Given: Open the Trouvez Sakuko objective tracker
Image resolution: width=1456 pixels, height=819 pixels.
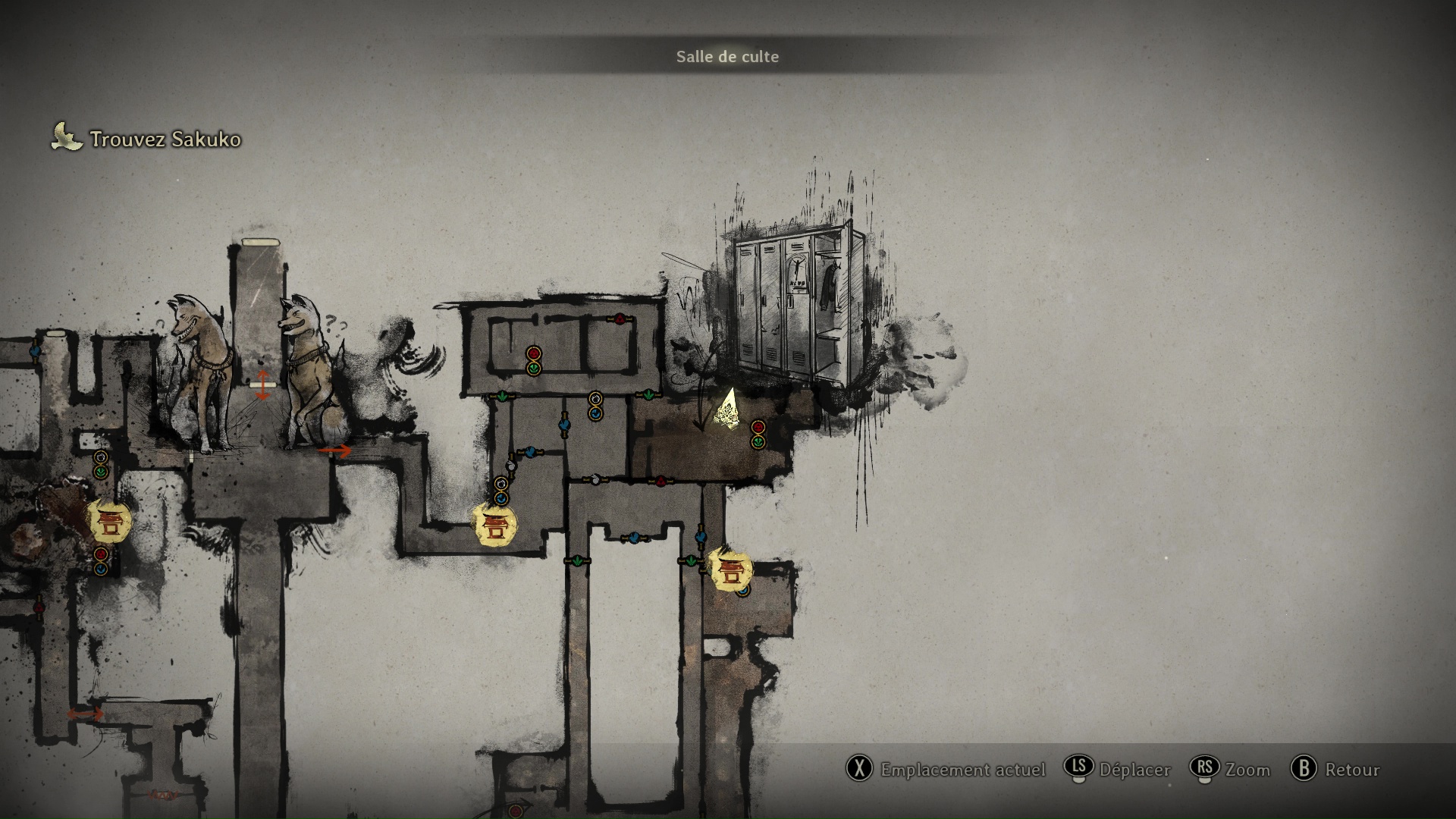Looking at the screenshot, I should [147, 139].
